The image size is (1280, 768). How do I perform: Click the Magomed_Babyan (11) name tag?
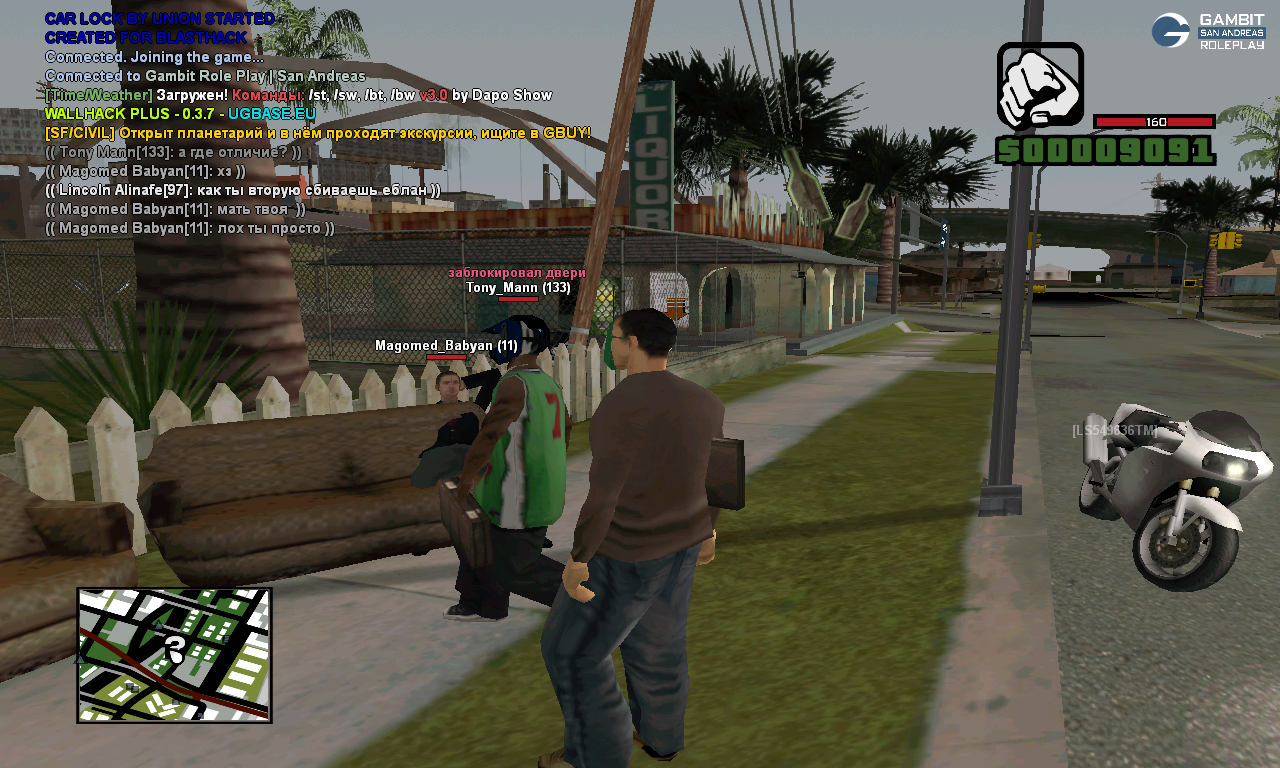(x=446, y=346)
